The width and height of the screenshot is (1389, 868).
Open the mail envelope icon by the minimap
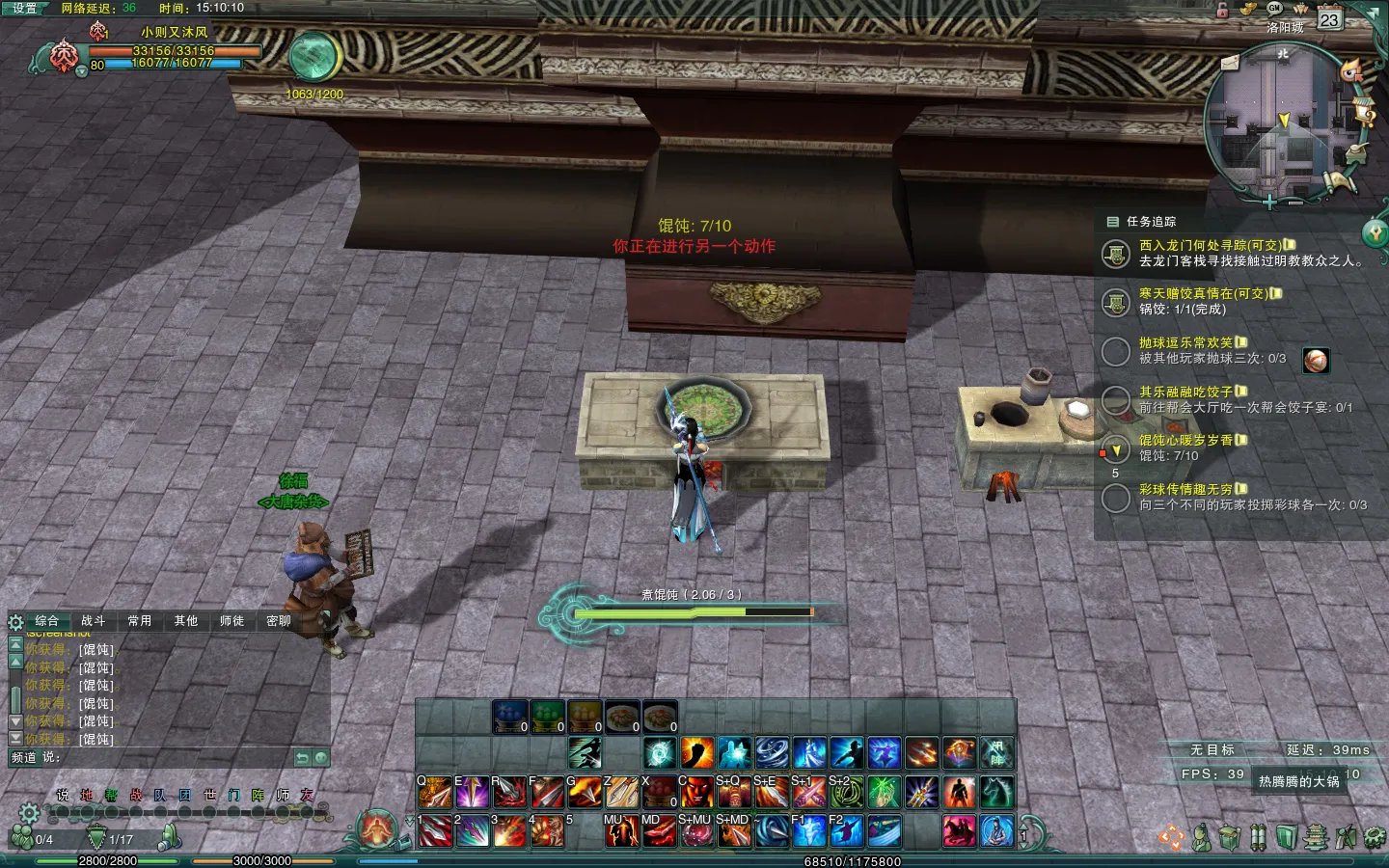pyautogui.click(x=1230, y=63)
